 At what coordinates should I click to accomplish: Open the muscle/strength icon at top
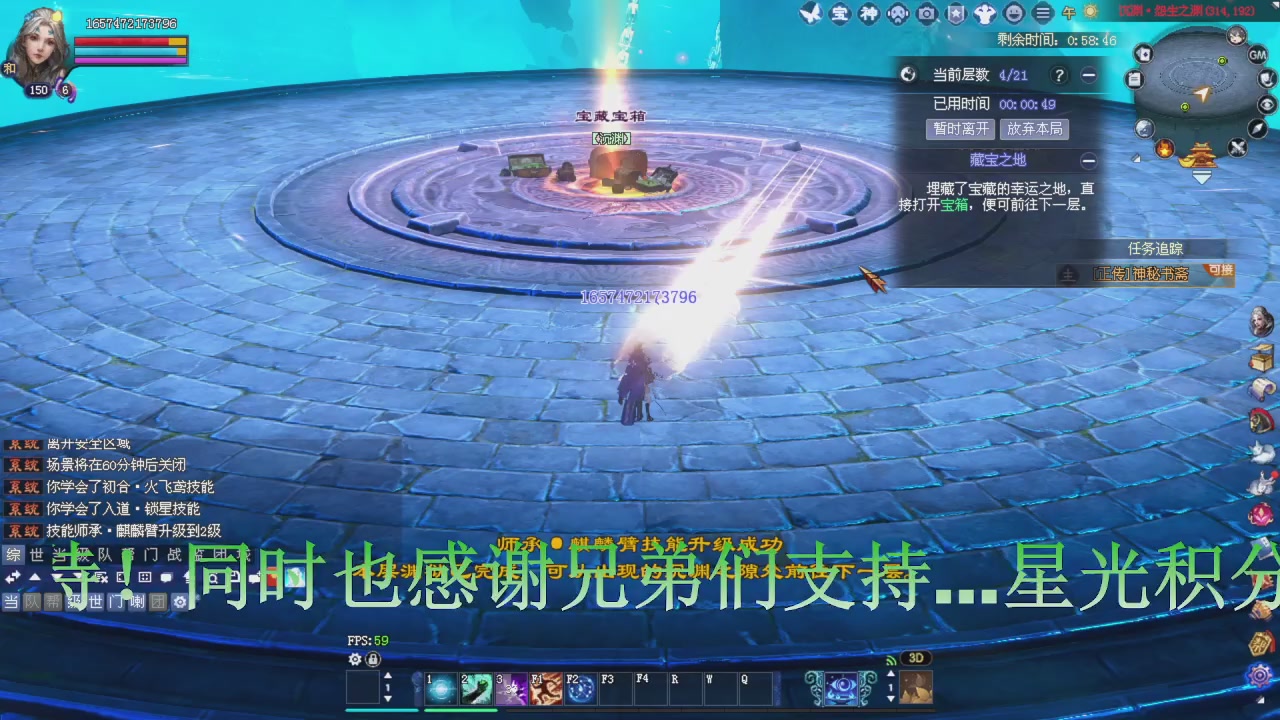[984, 15]
